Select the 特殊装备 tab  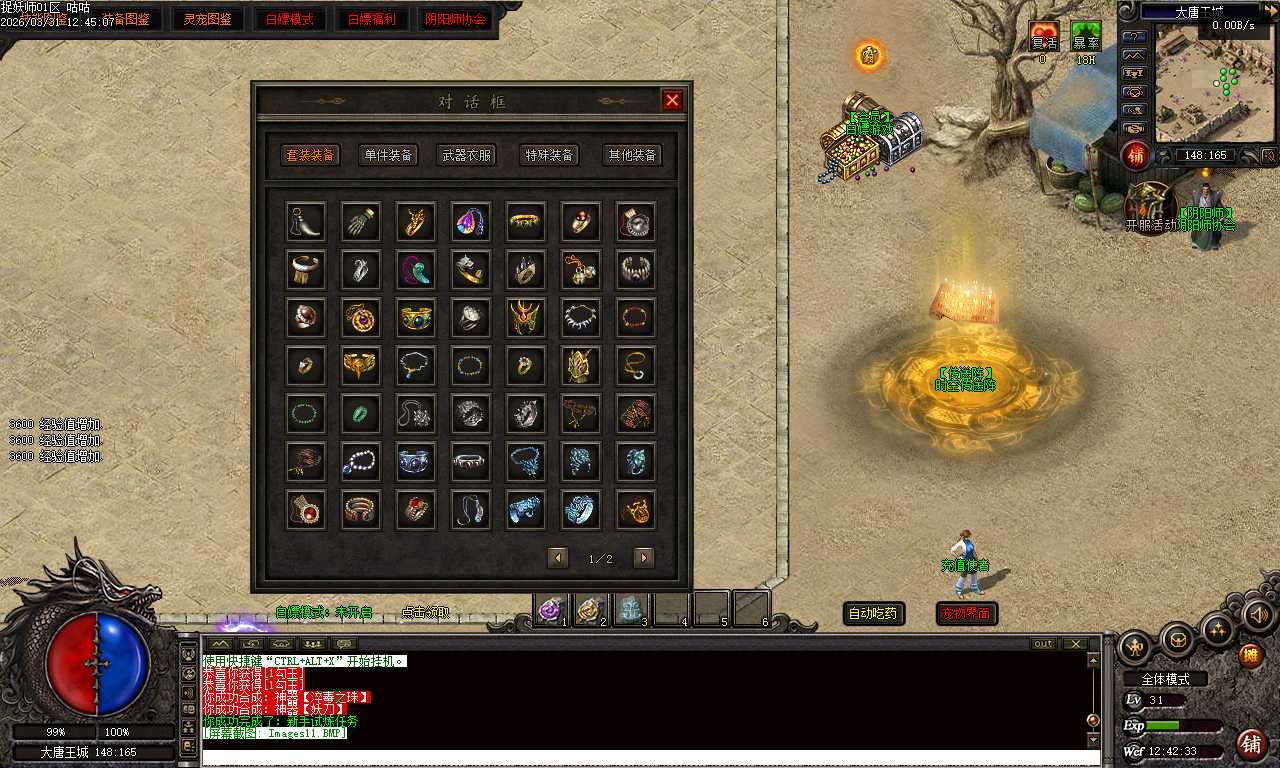click(549, 155)
